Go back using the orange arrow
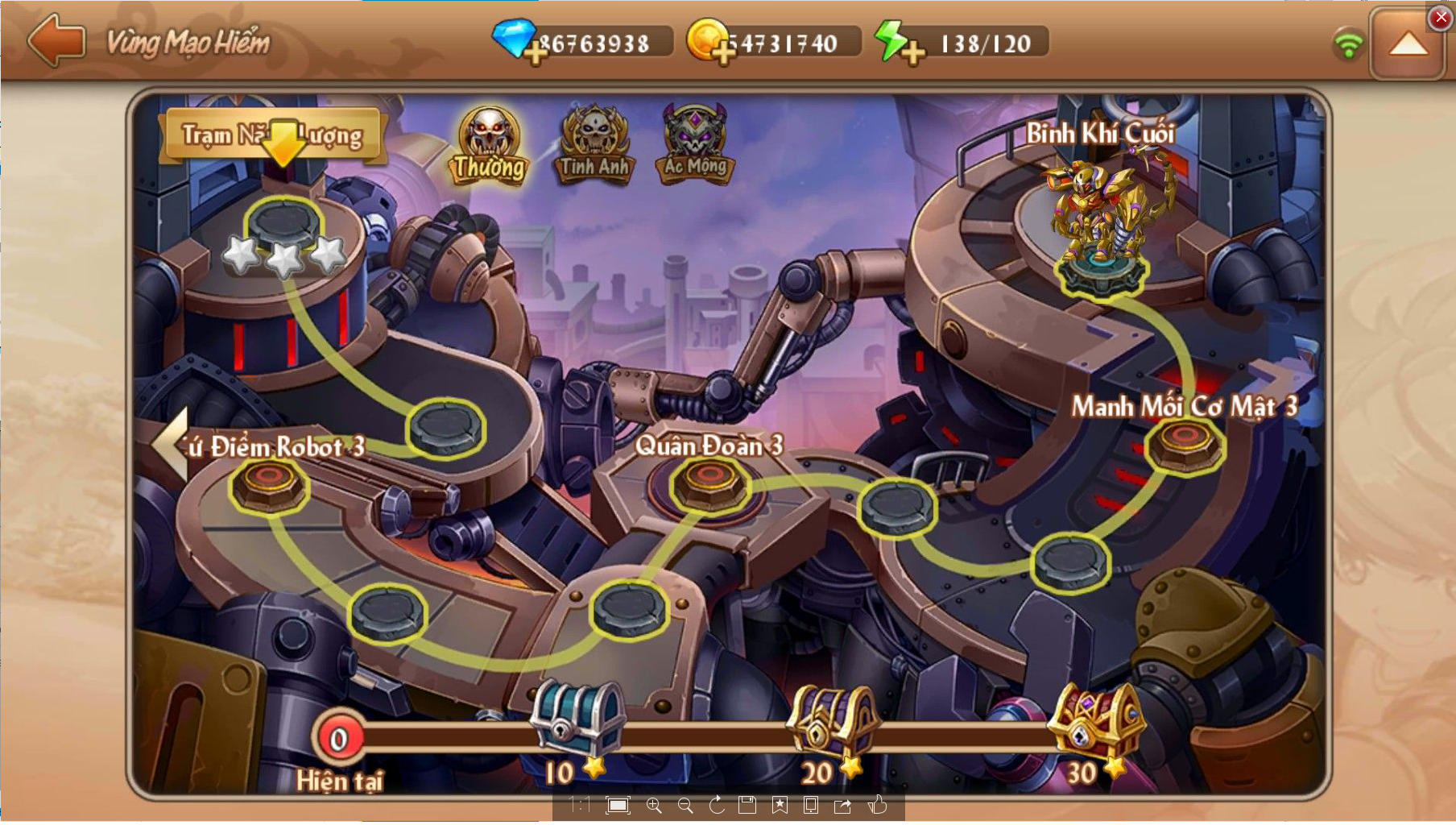 click(x=56, y=40)
